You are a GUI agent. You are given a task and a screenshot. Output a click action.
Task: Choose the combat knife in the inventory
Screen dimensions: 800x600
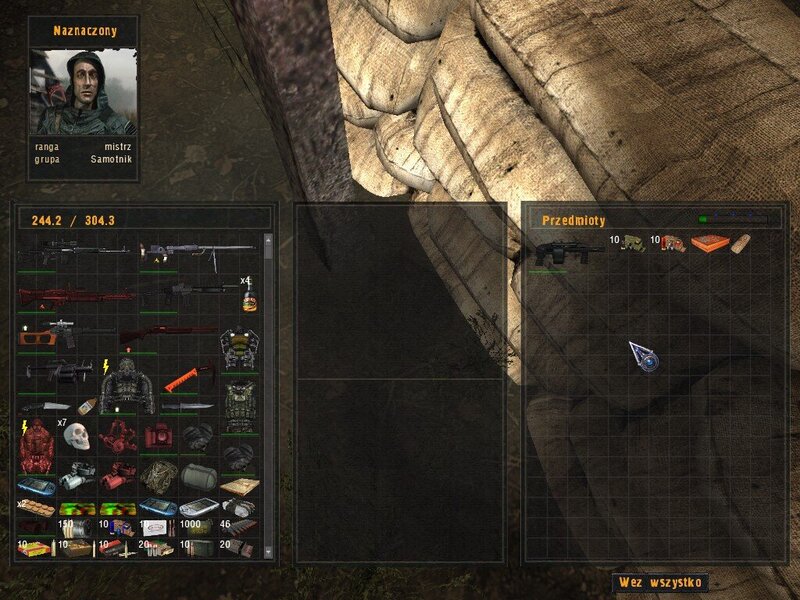(x=185, y=407)
